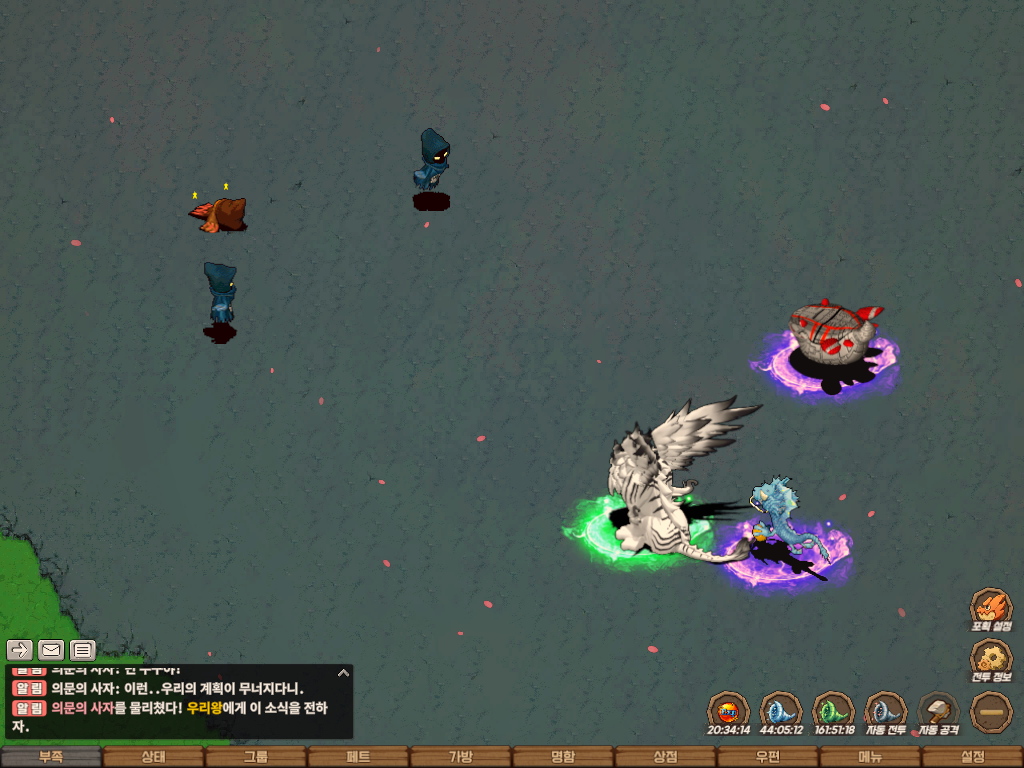1024x768 pixels.
Task: Open the 상점 (shop) menu
Action: click(665, 757)
